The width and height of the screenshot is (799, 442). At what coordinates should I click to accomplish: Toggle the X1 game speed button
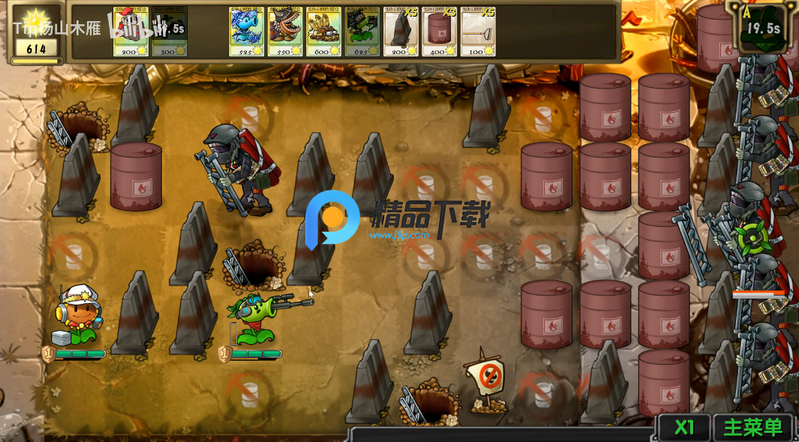click(x=685, y=427)
